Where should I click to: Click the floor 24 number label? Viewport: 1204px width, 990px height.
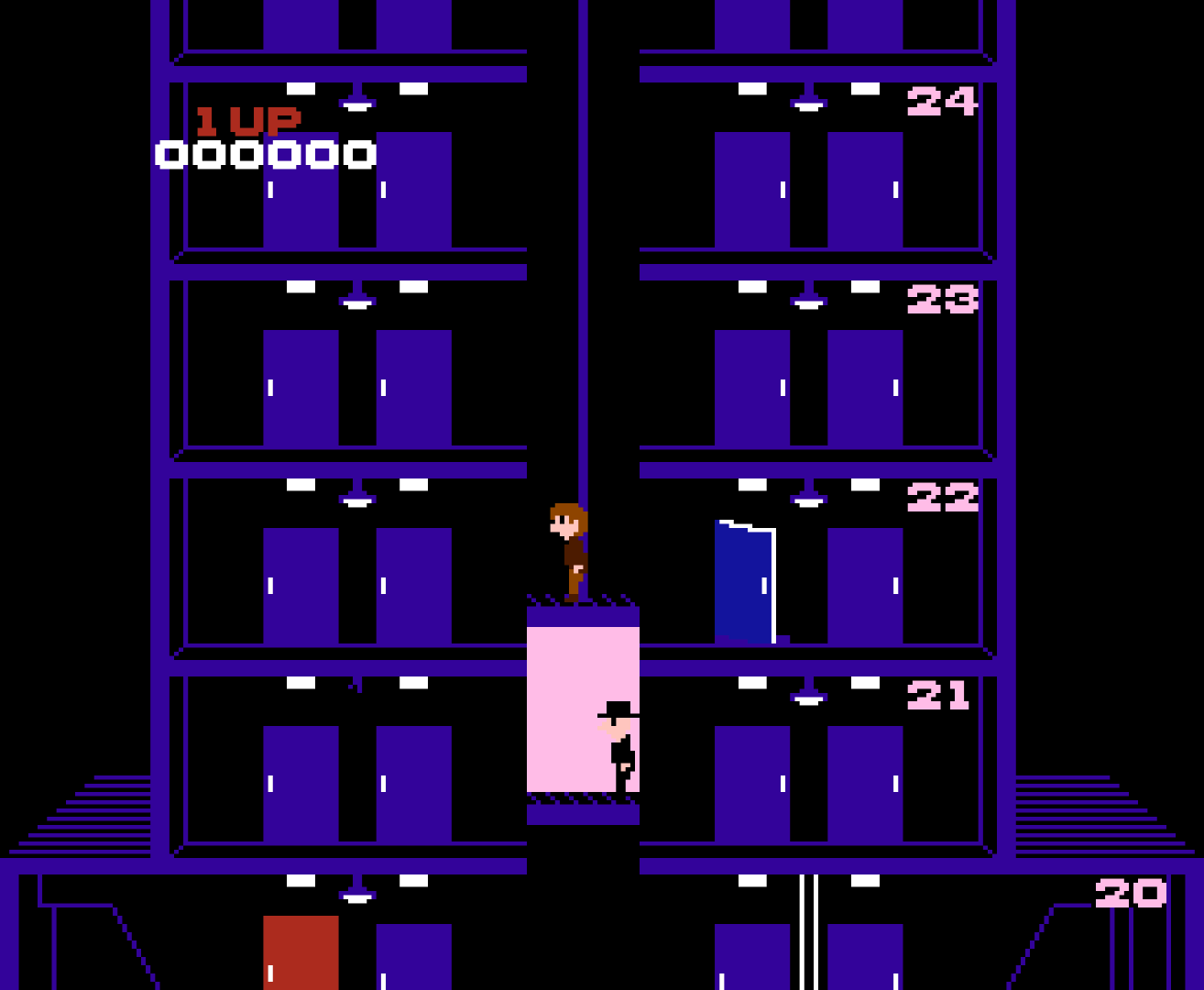(944, 103)
